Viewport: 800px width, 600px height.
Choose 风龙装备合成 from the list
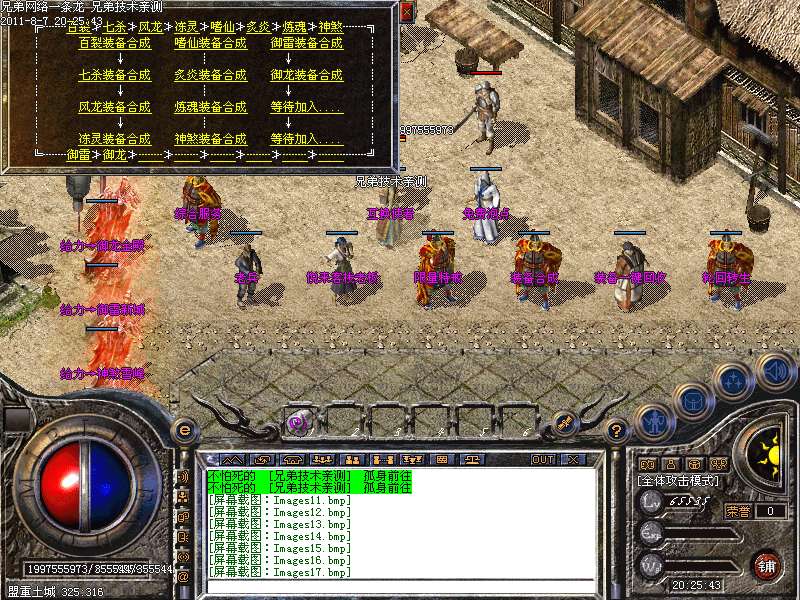[x=115, y=107]
